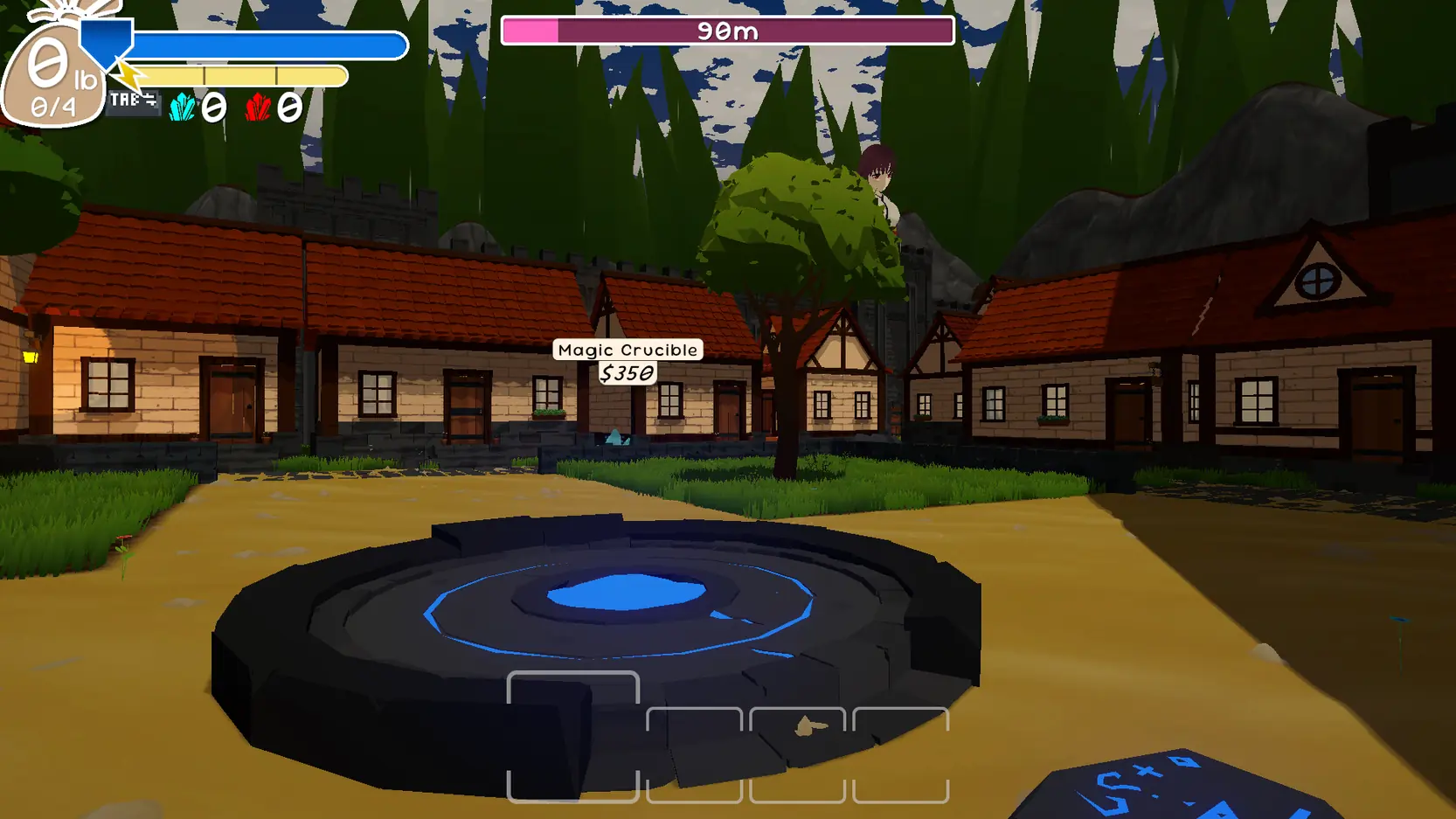Select the large highlighted hotbar slot
Viewport: 1456px width, 819px height.
[573, 736]
